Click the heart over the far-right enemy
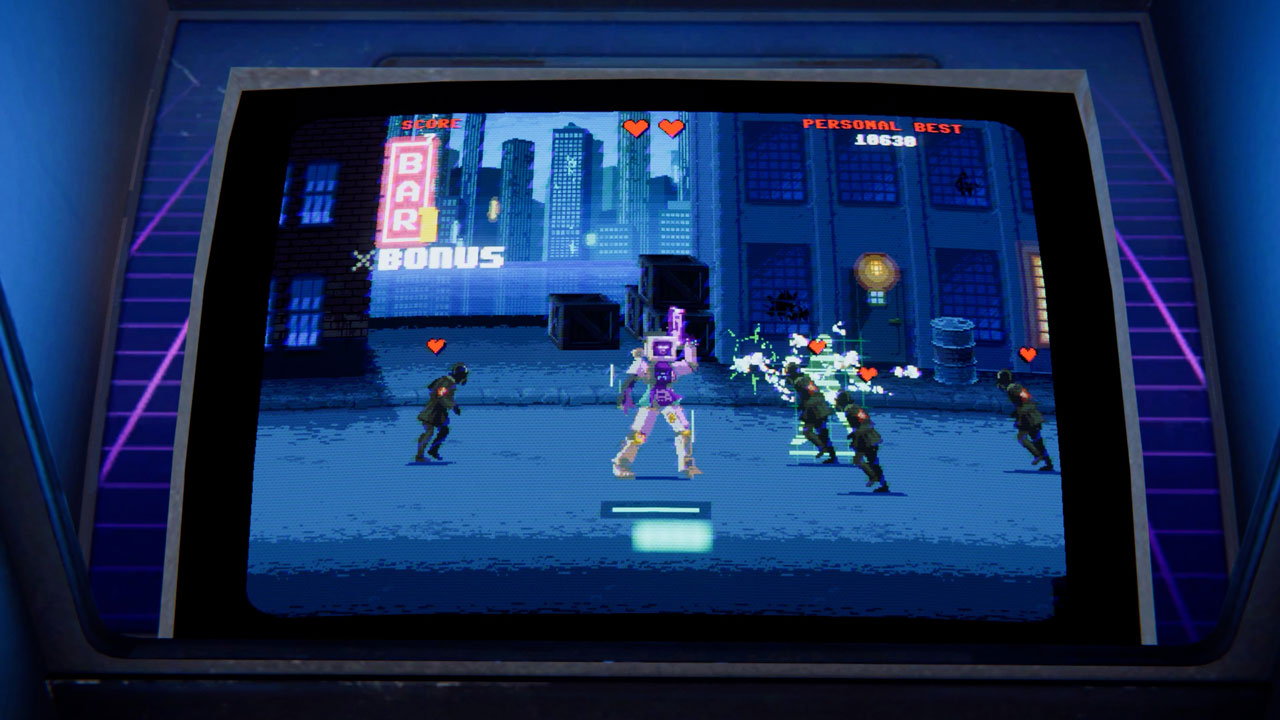 (1027, 352)
